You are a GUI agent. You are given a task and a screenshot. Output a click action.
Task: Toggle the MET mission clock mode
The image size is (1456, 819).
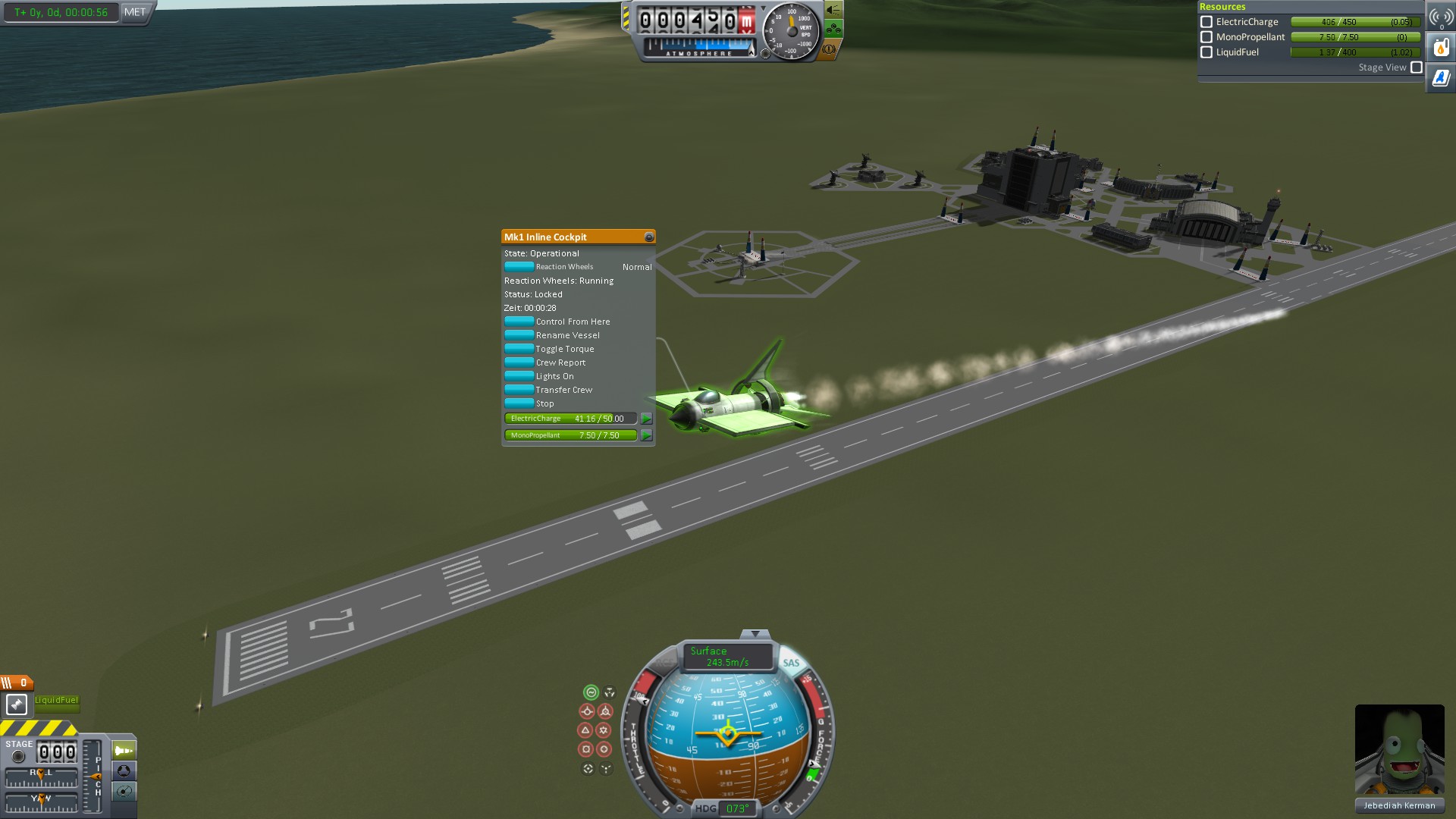(135, 12)
